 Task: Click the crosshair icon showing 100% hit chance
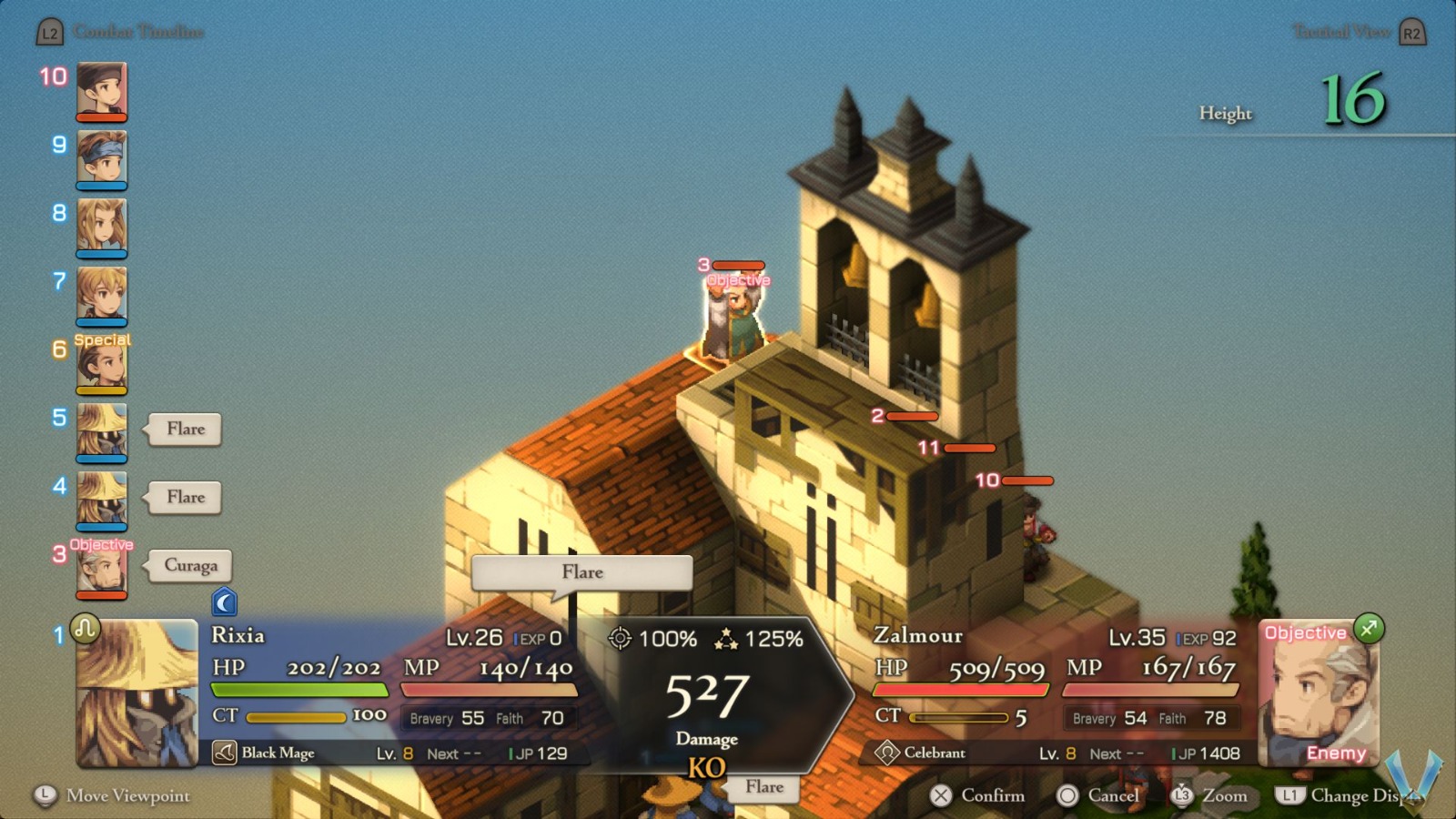pos(622,640)
